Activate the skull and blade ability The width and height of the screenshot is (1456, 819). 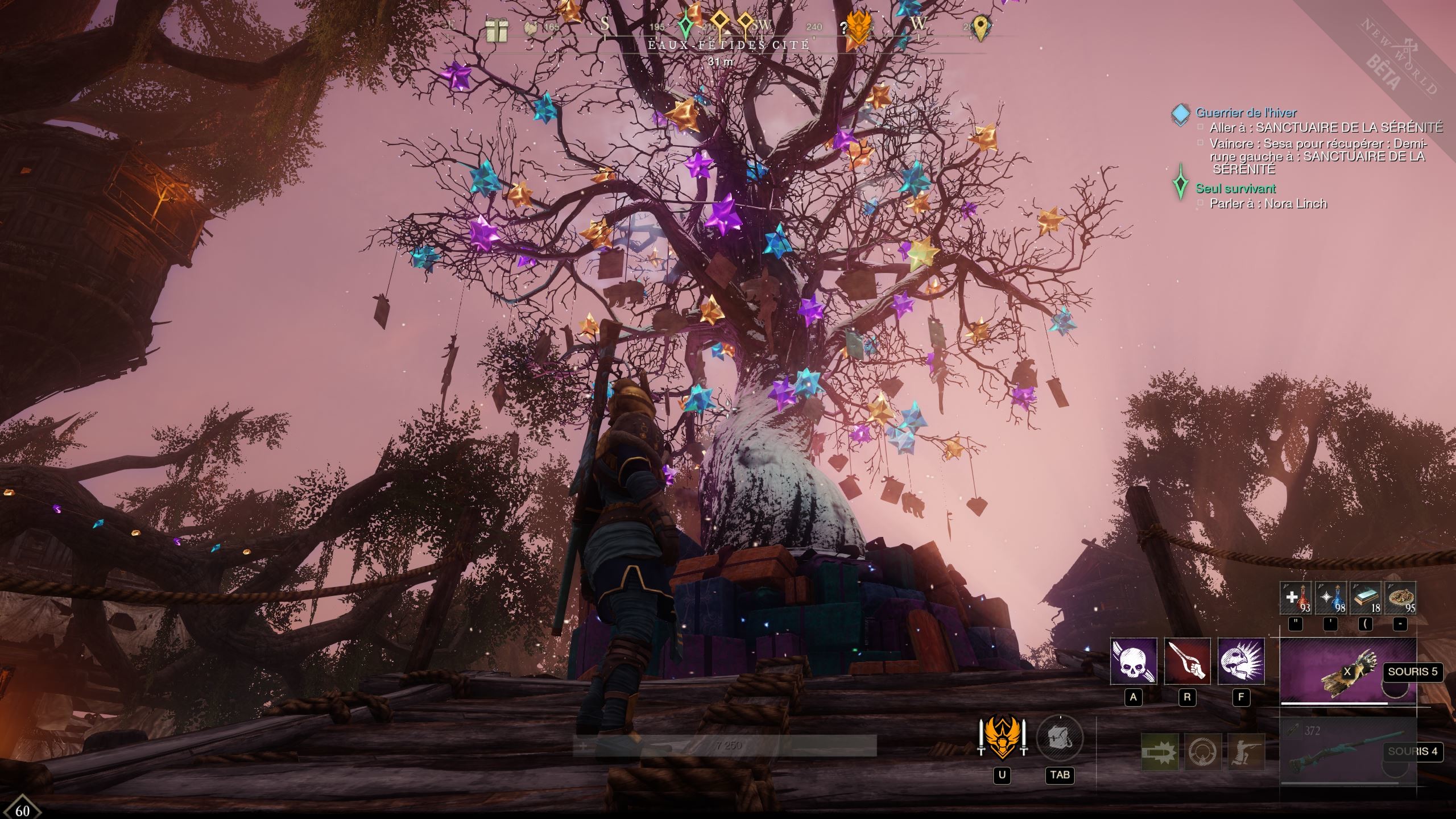point(1134,661)
